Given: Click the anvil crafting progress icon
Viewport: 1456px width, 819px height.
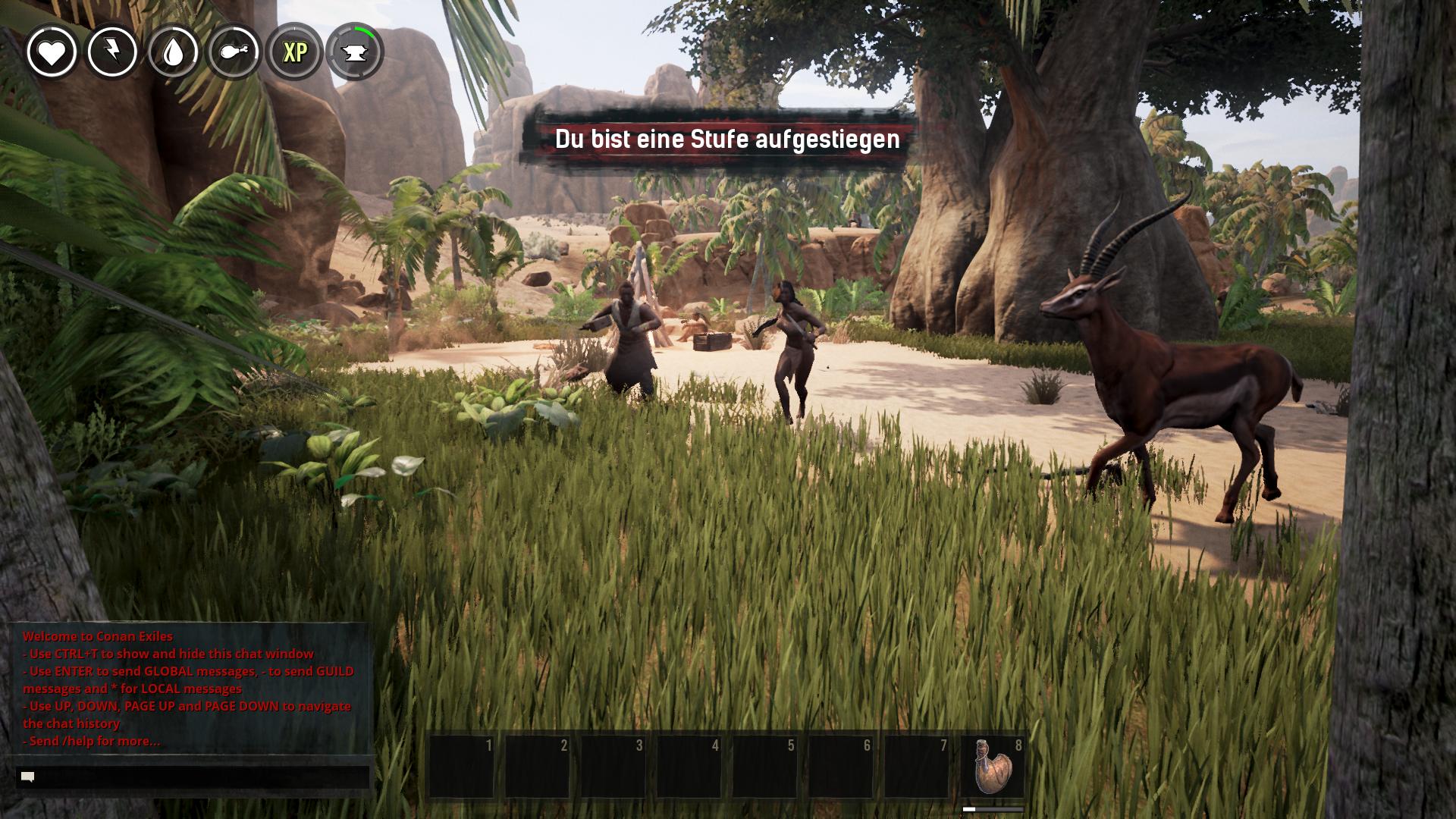Looking at the screenshot, I should pyautogui.click(x=355, y=52).
